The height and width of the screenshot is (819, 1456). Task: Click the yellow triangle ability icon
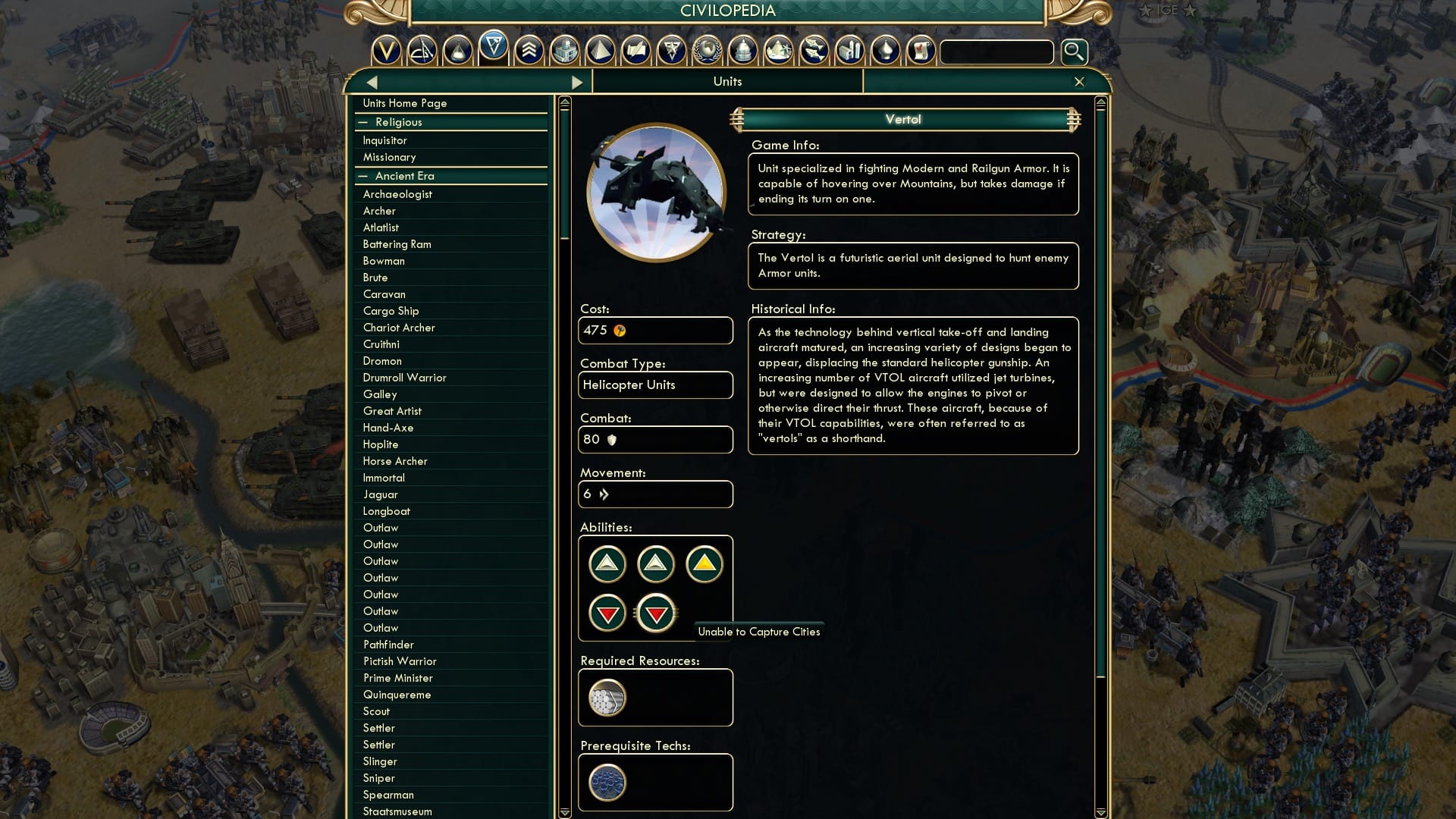coord(704,563)
